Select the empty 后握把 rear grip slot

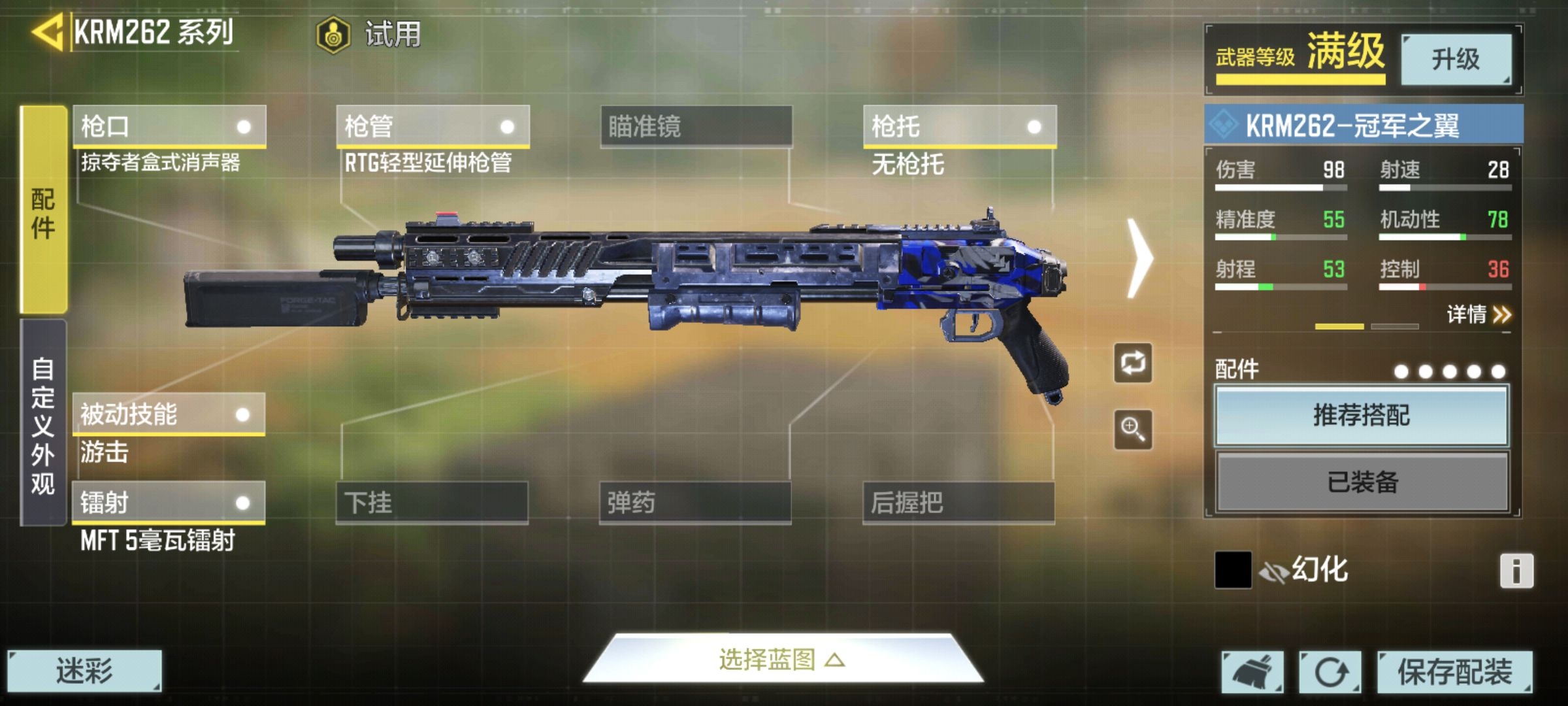958,503
